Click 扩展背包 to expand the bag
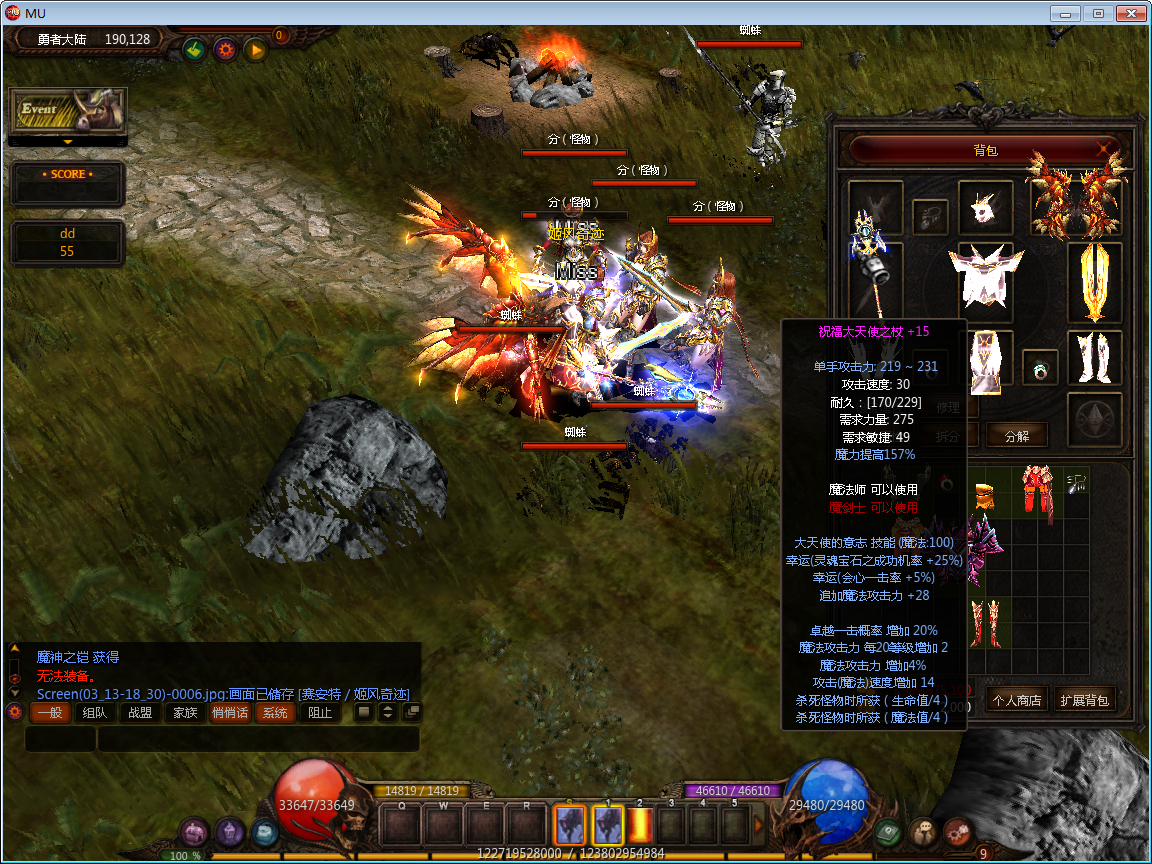The height and width of the screenshot is (864, 1152). point(1085,700)
